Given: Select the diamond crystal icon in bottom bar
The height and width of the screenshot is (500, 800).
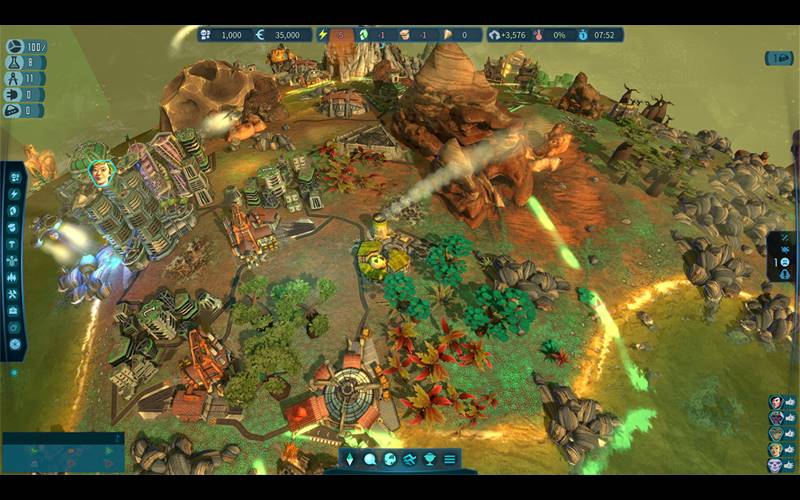Looking at the screenshot, I should coord(350,459).
